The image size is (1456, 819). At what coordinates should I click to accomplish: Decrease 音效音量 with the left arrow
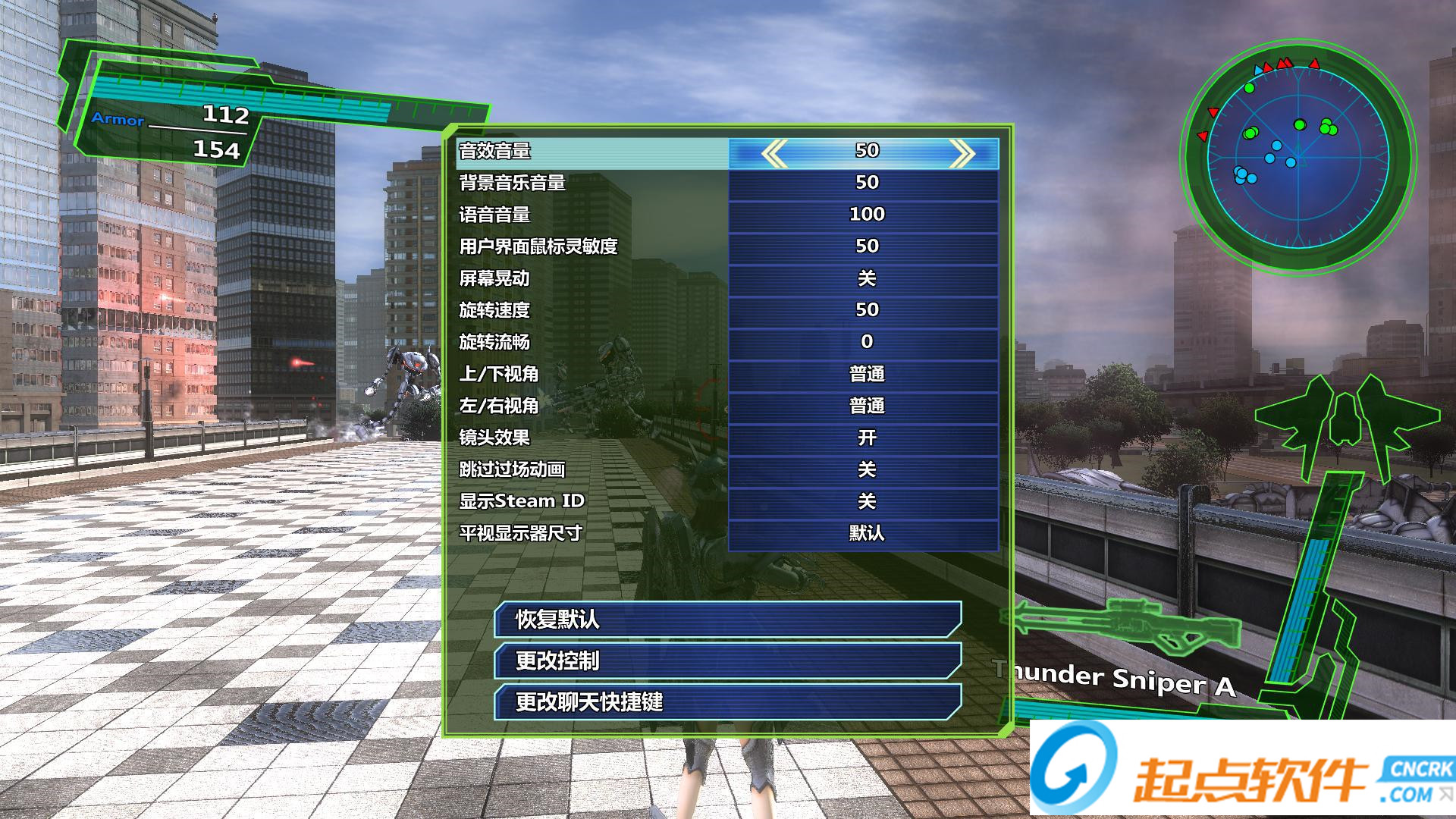click(774, 153)
